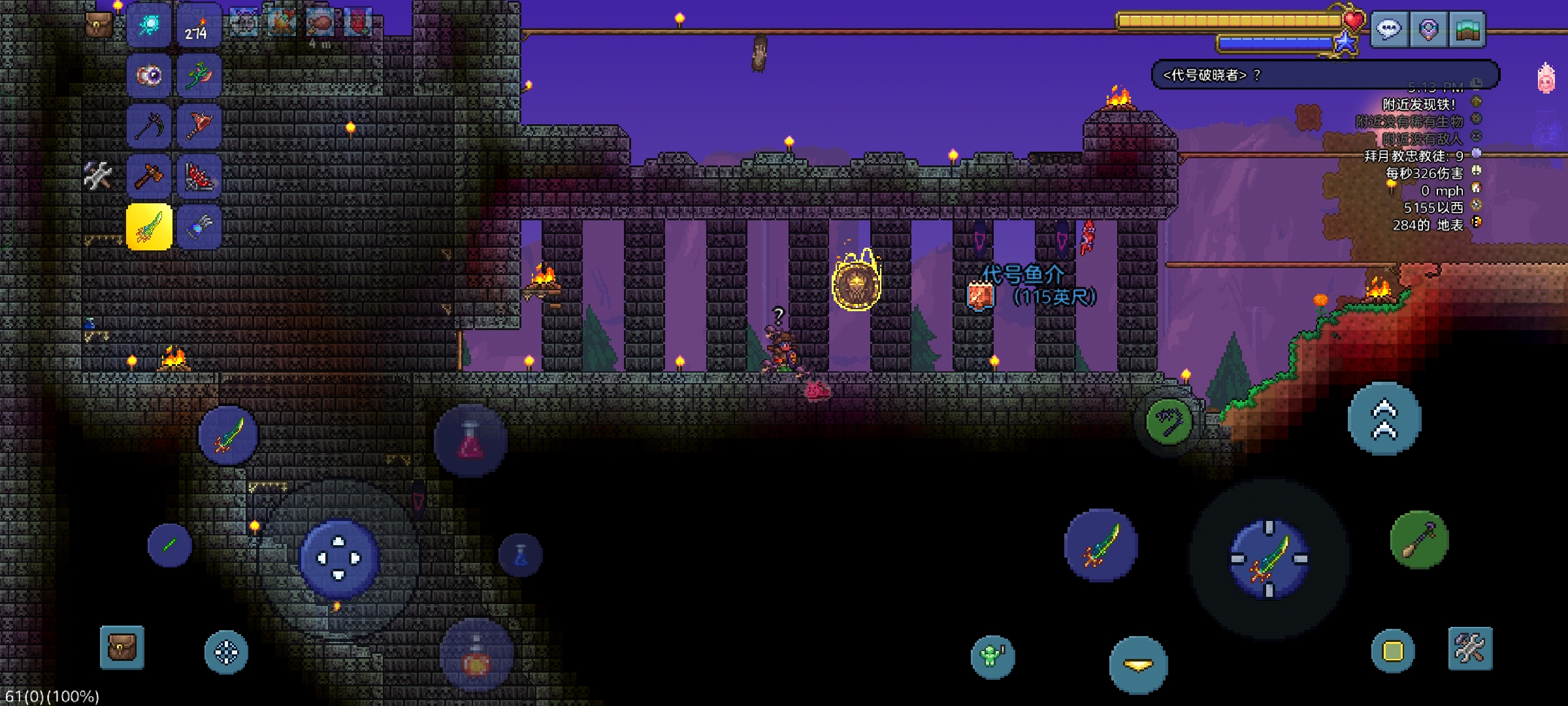Use the blue mana potion quick button

521,556
